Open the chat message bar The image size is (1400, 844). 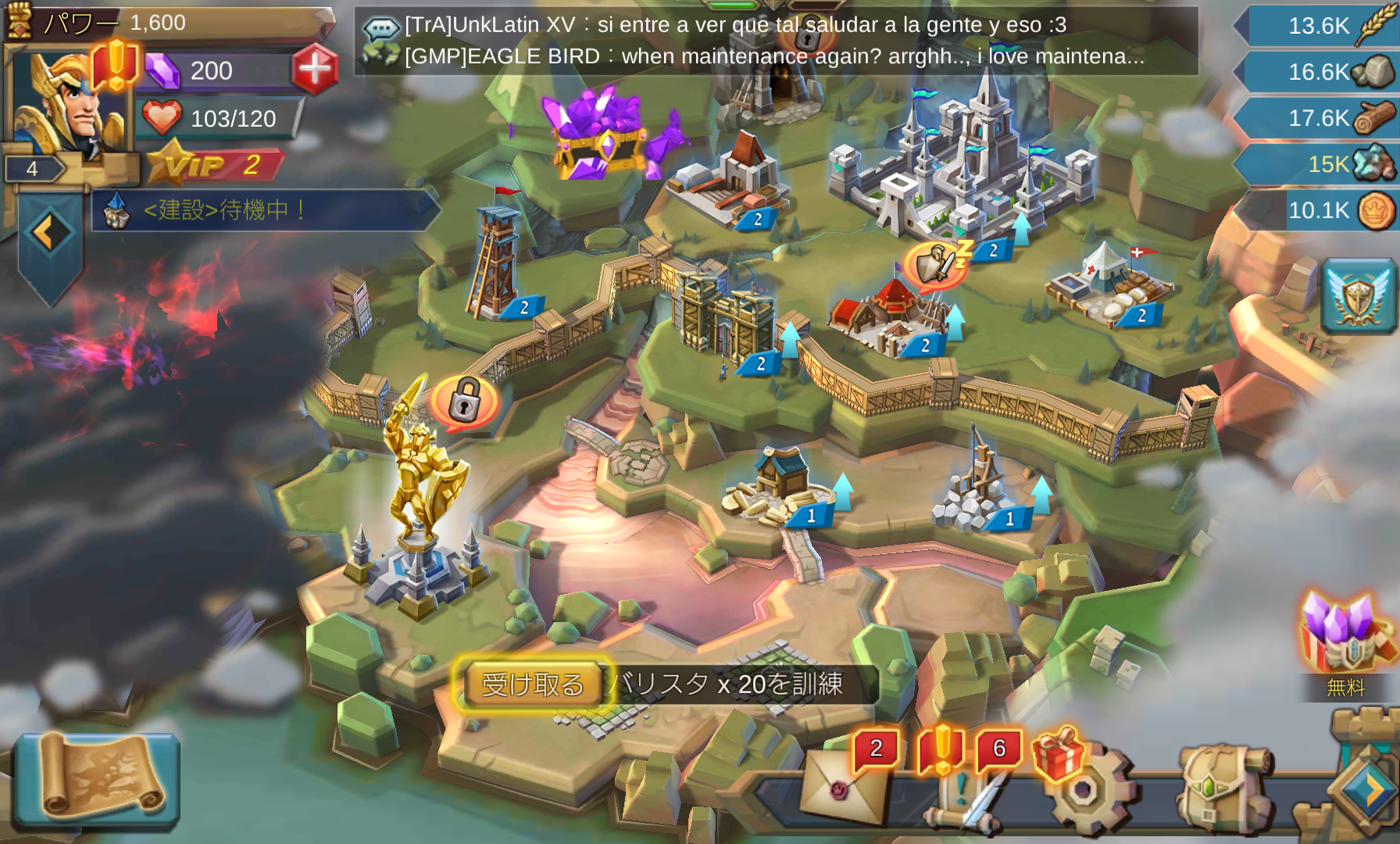775,41
